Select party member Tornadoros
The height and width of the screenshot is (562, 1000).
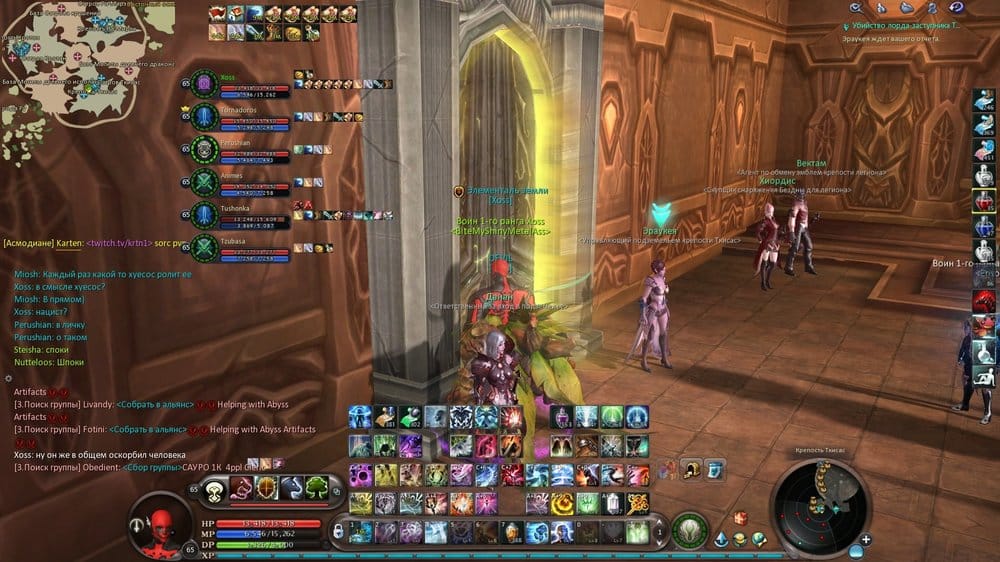click(x=240, y=118)
